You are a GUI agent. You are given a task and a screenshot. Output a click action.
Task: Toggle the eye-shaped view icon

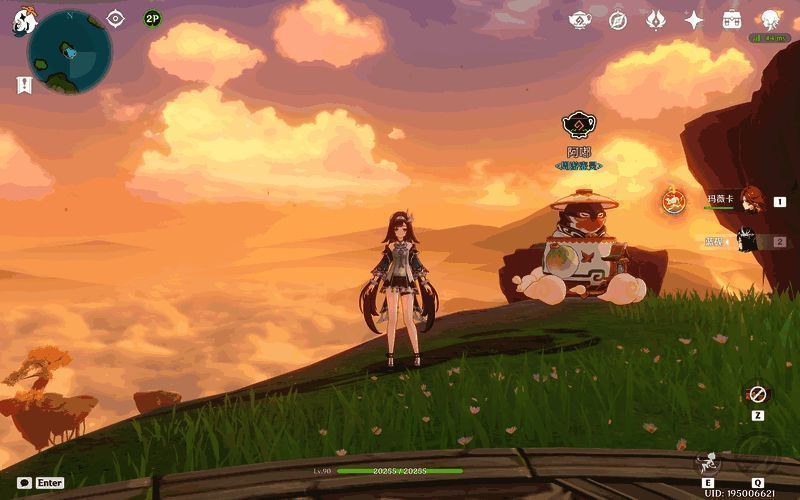(x=116, y=18)
